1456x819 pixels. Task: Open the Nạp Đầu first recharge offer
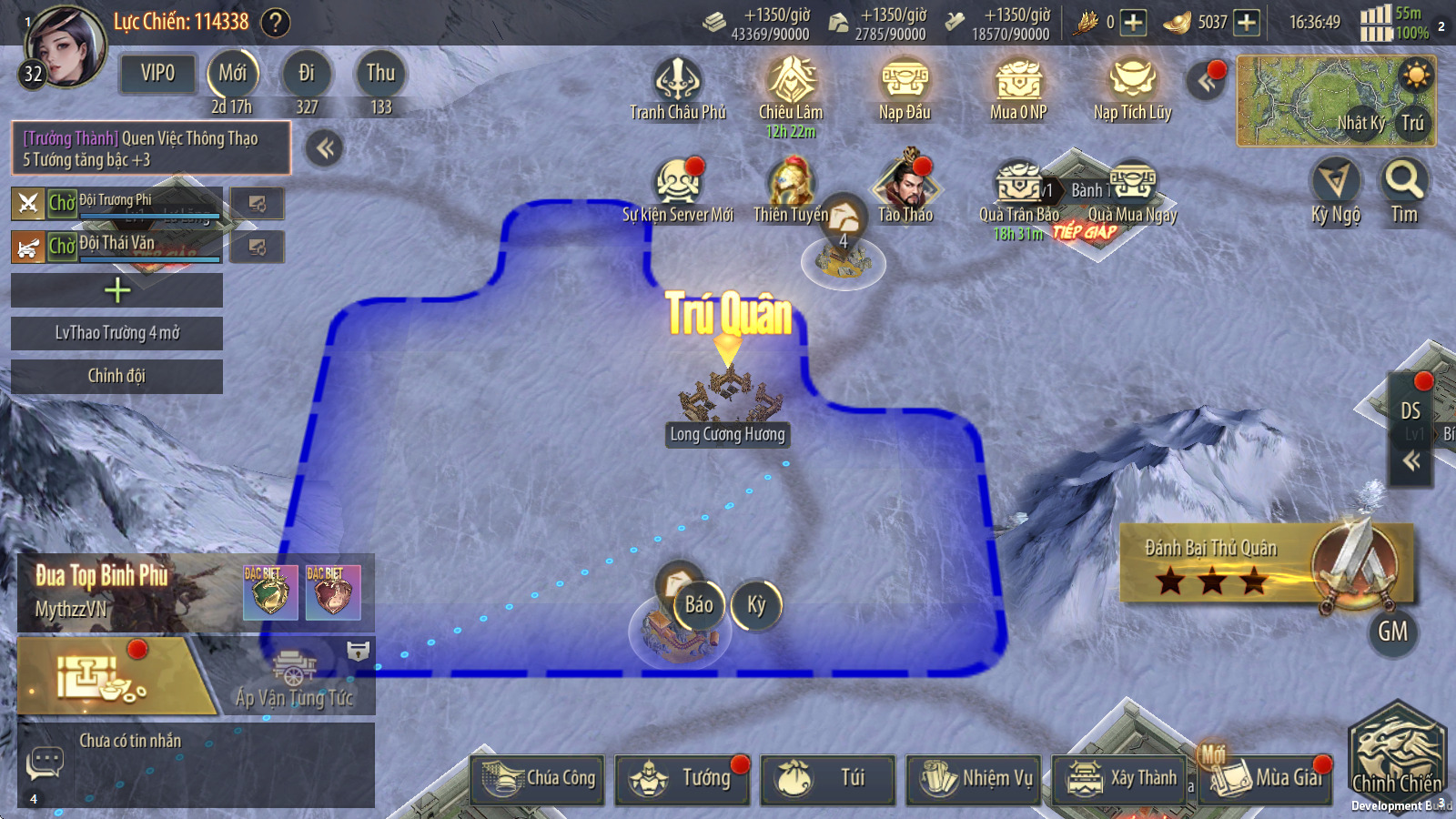click(905, 82)
